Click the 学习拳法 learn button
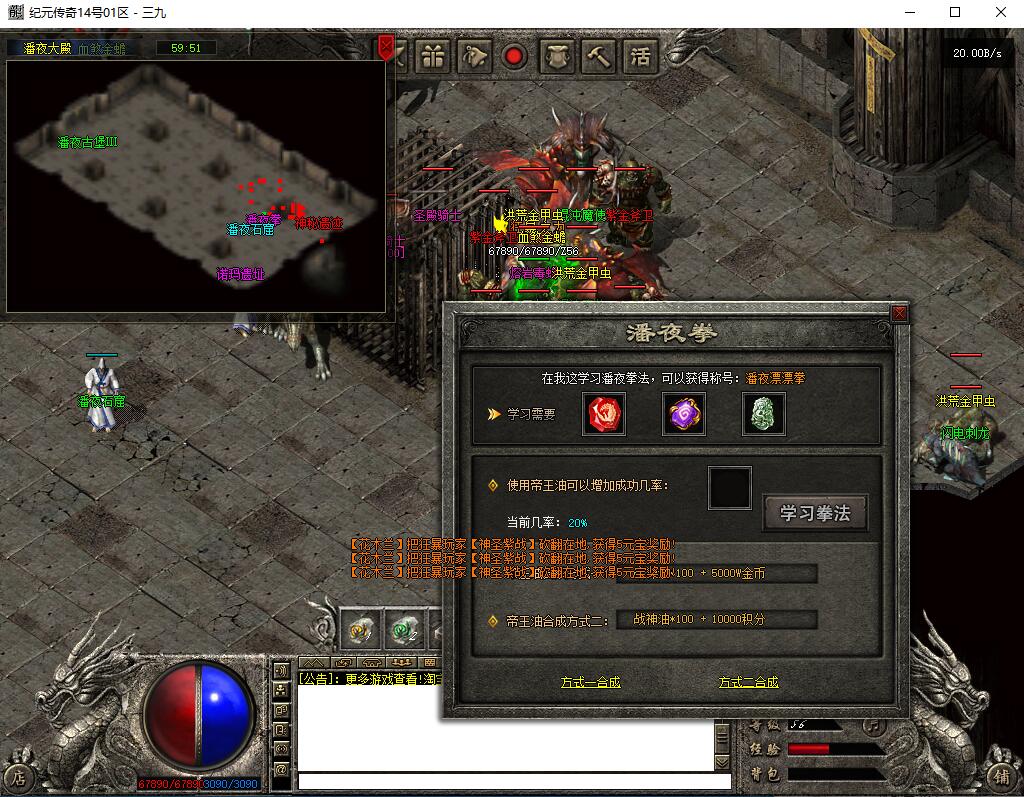The height and width of the screenshot is (797, 1024). [814, 513]
